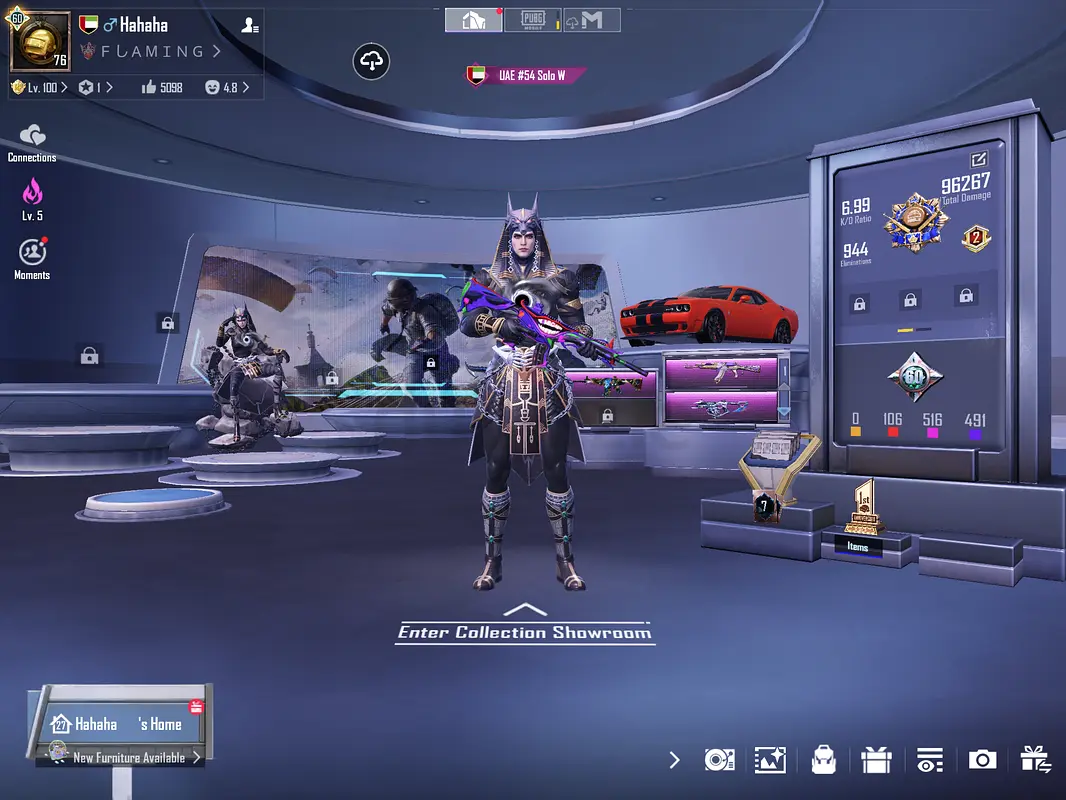This screenshot has width=1066, height=800.
Task: Open the player avatar profile
Action: coord(40,42)
